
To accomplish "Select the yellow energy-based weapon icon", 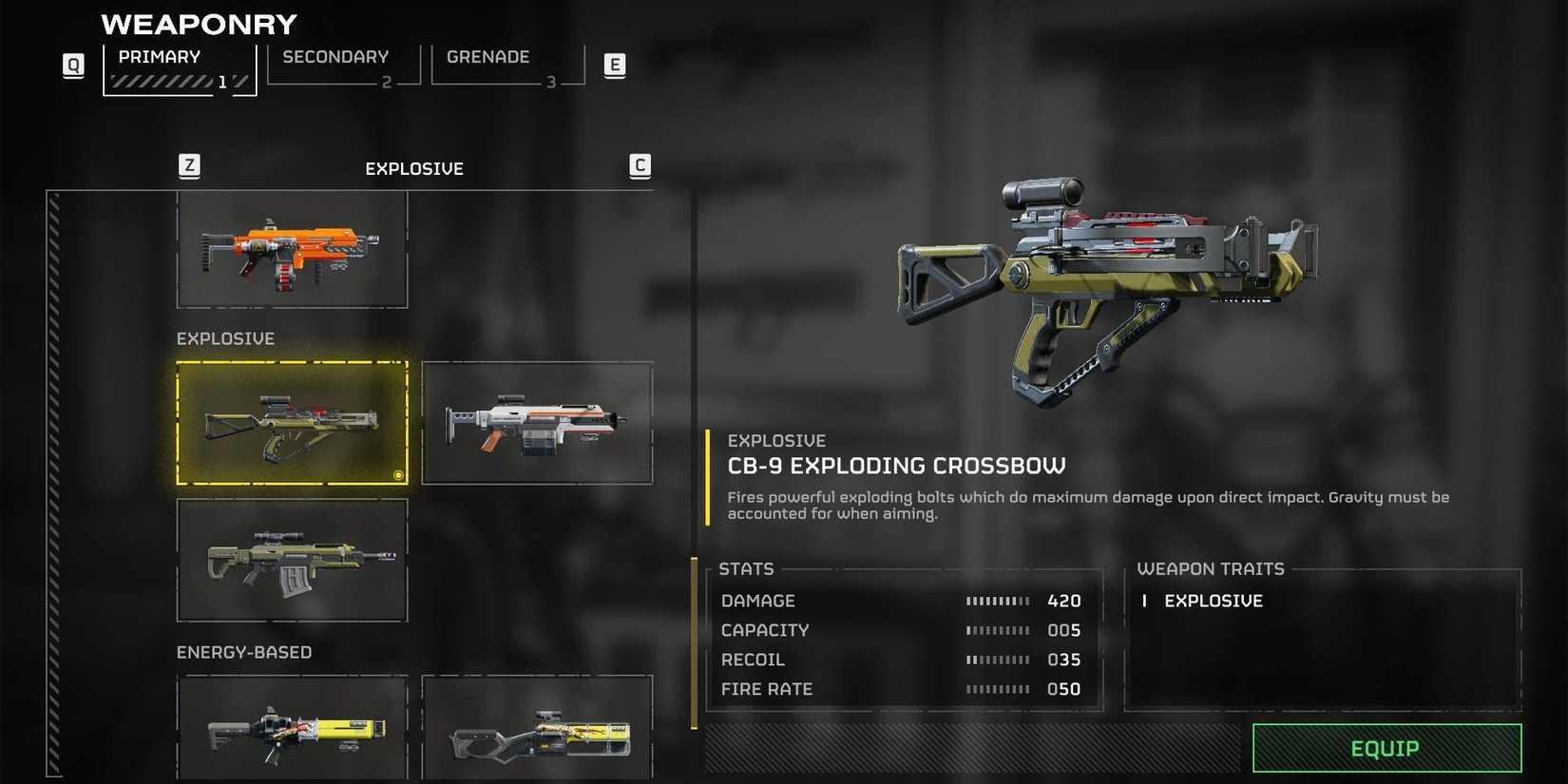I will tap(292, 730).
